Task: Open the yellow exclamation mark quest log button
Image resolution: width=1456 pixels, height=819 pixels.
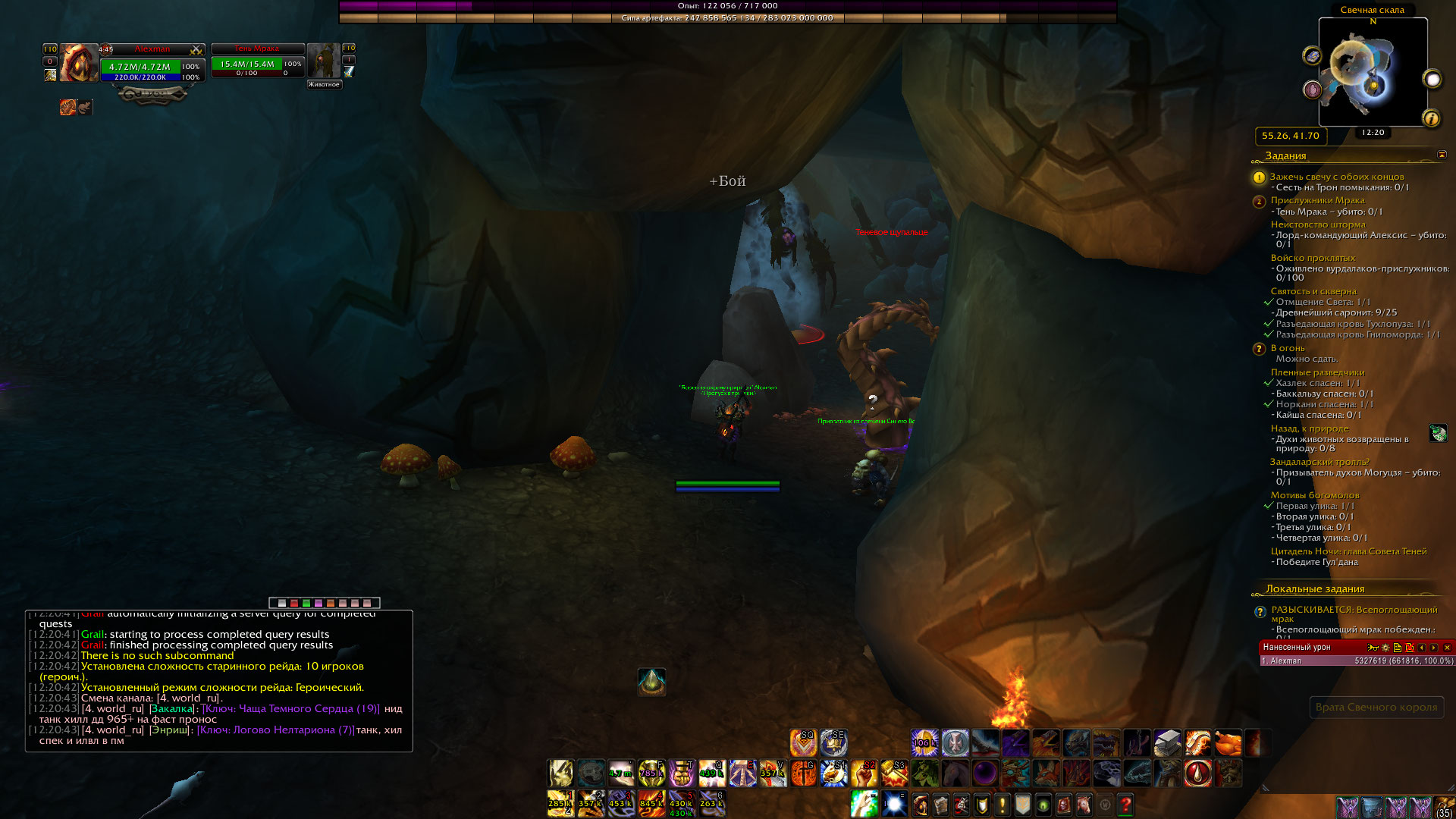Action: point(1002,804)
